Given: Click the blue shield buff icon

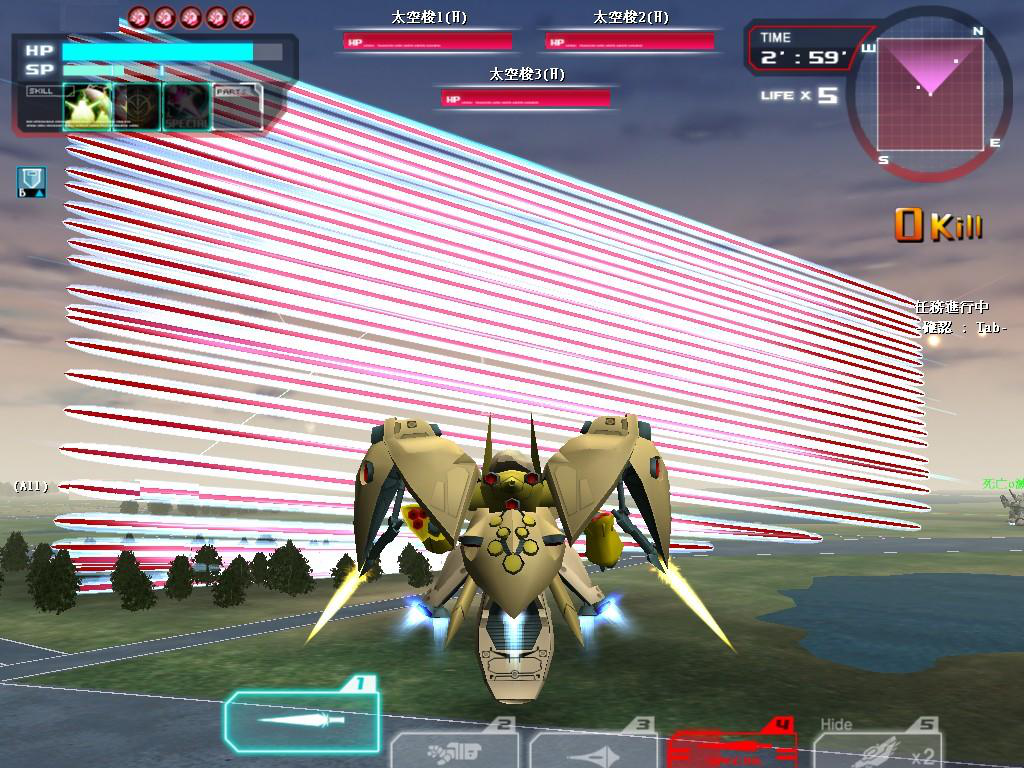Looking at the screenshot, I should [32, 181].
